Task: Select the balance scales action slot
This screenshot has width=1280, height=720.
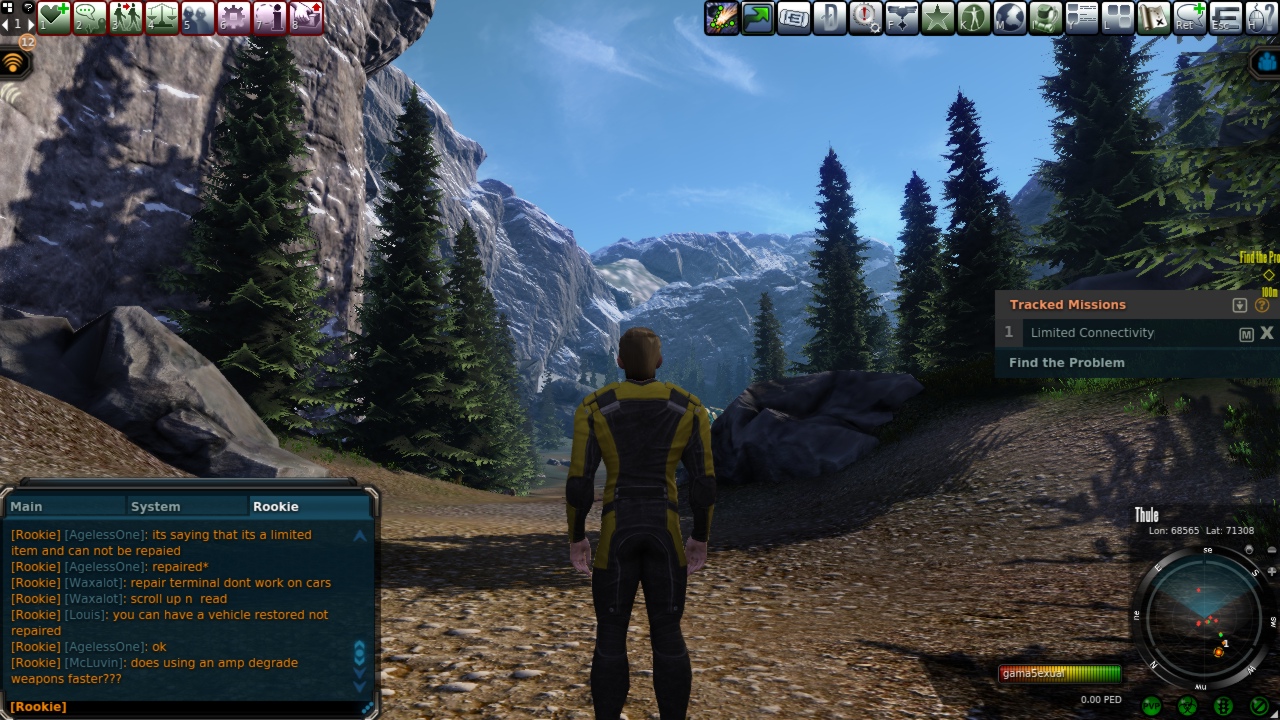Action: (x=162, y=17)
